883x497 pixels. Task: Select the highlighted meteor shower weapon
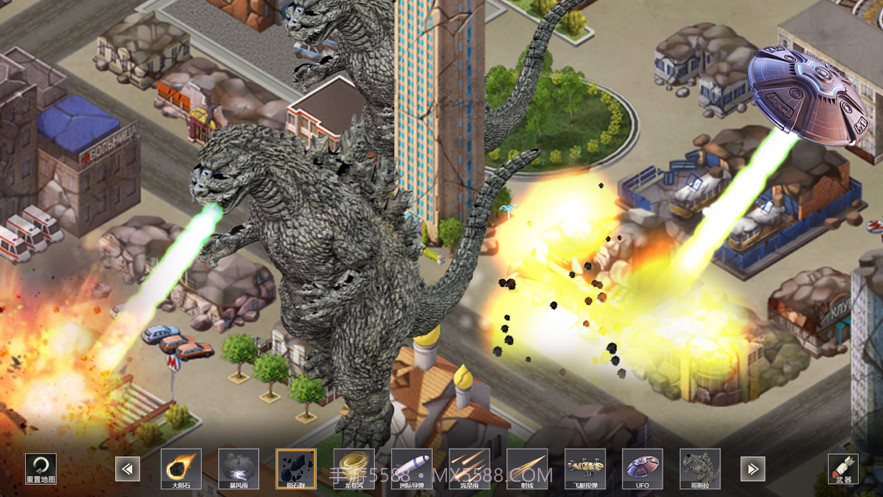pos(296,467)
